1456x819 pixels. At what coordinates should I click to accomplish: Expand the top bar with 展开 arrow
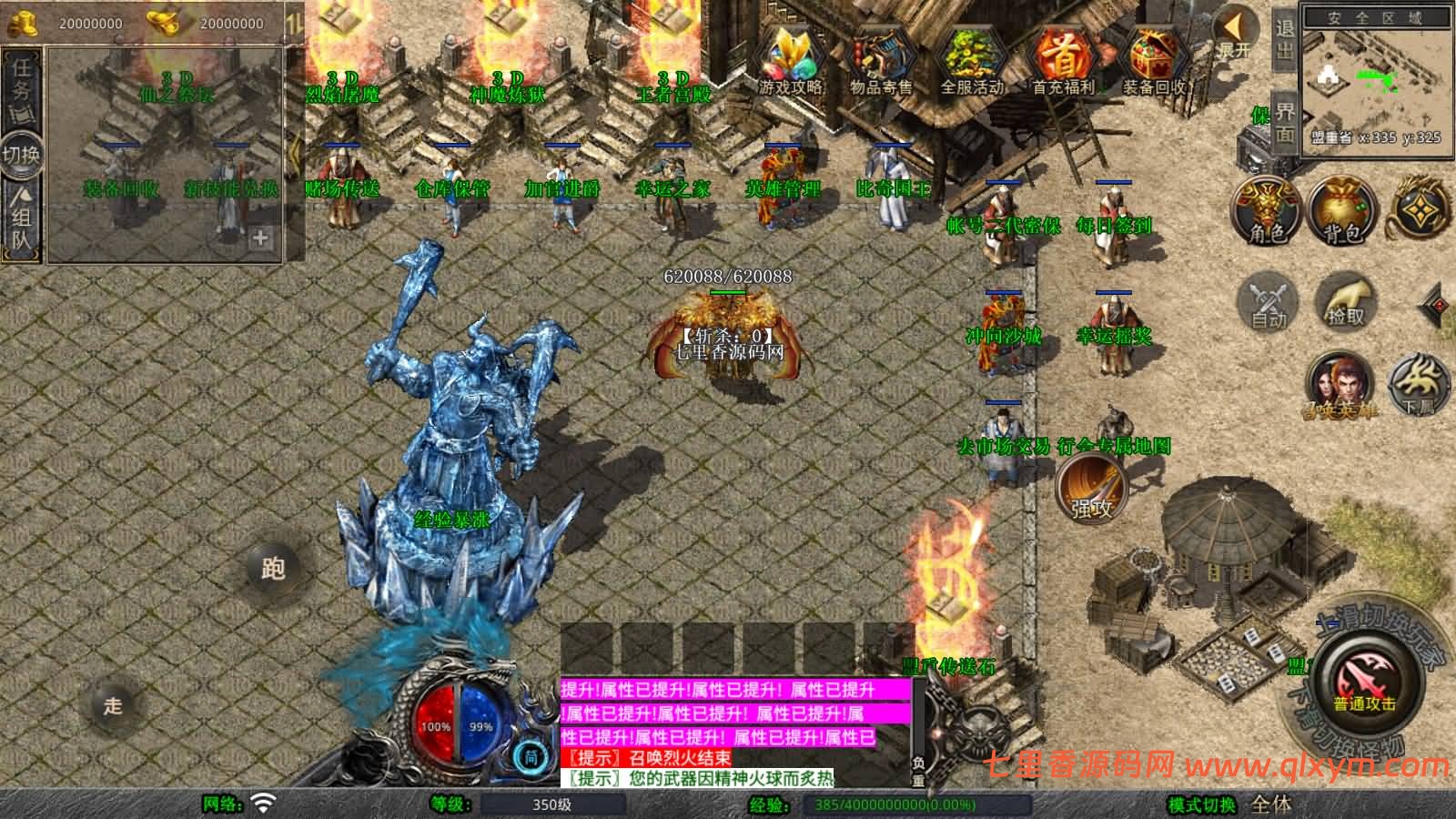1235,27
